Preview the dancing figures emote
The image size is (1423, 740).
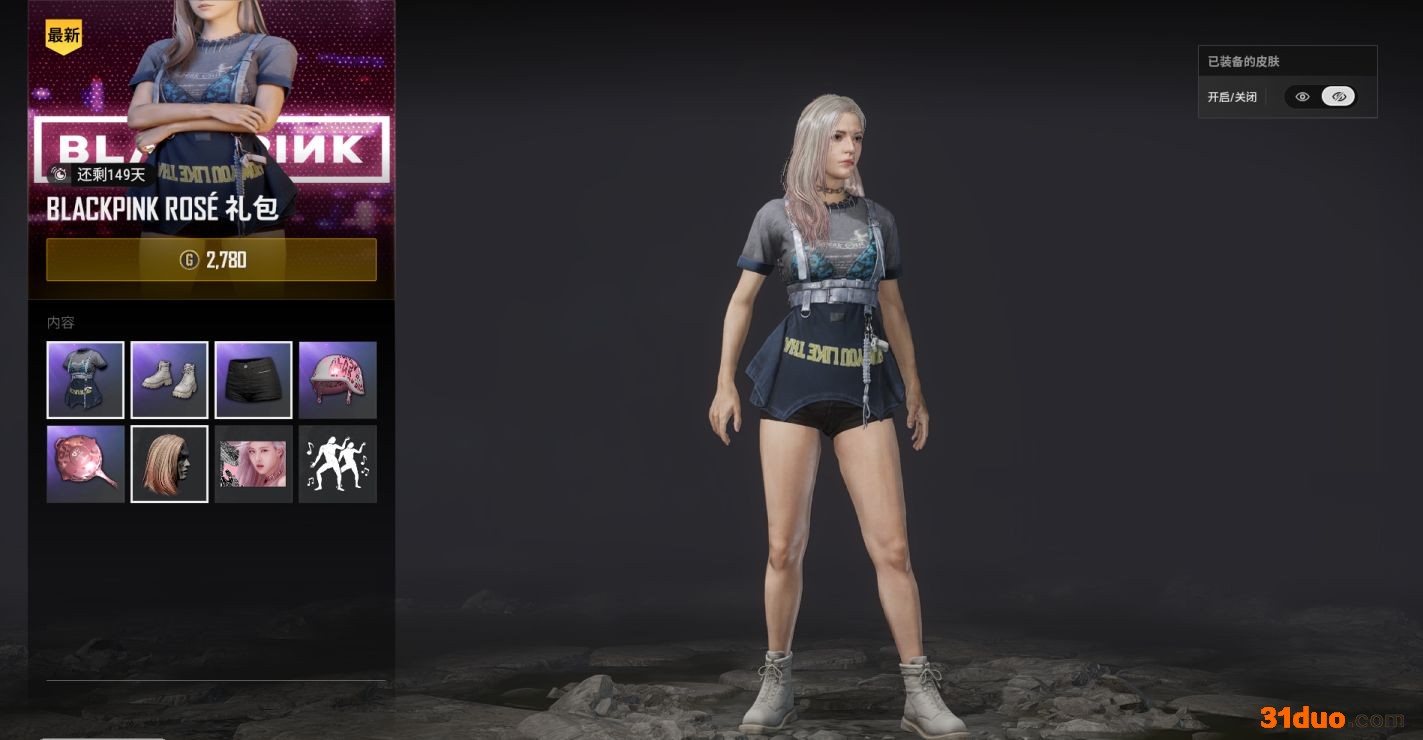tap(338, 464)
